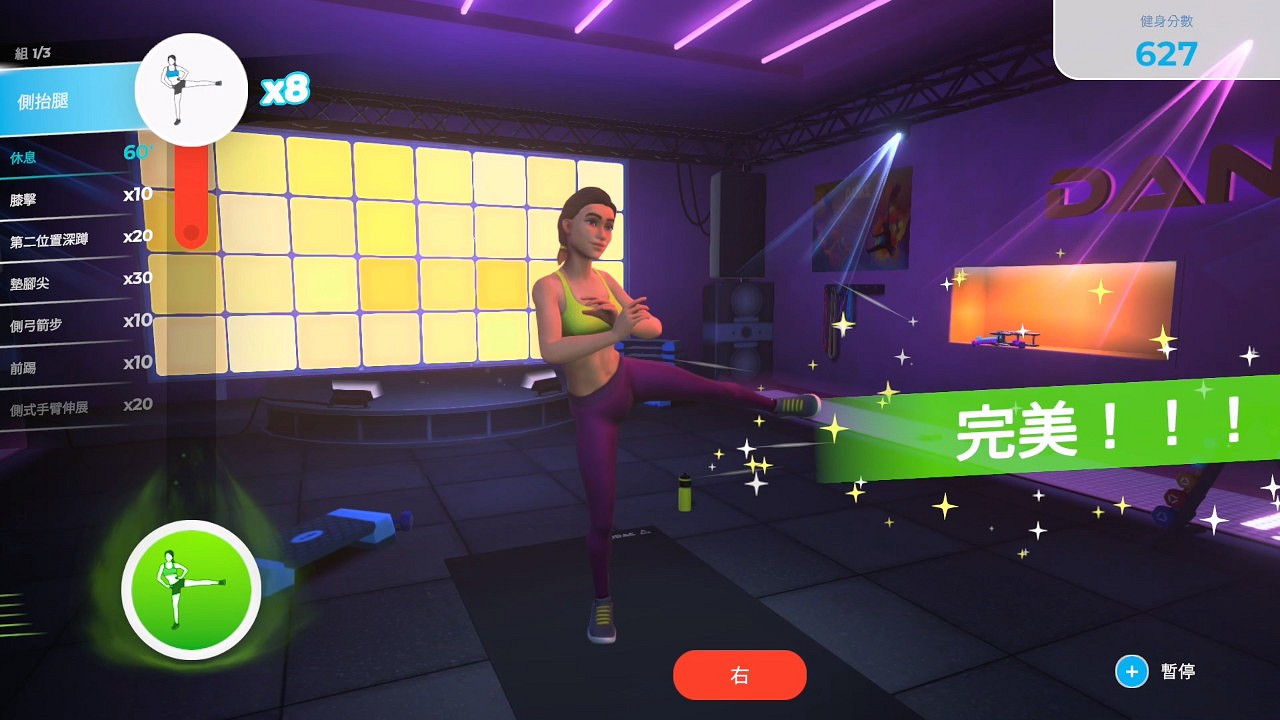This screenshot has width=1280, height=720.
Task: Select the 墊腳尖 exercise showing x30
Action: pos(70,283)
